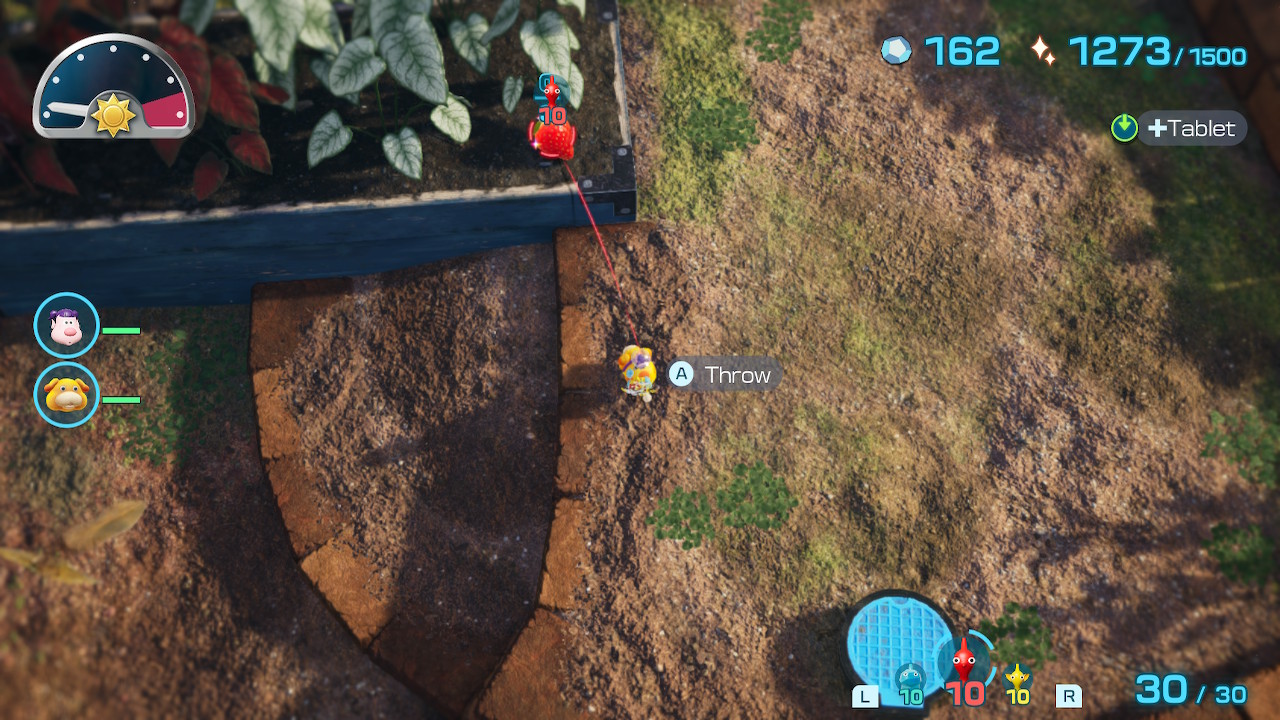Click the sun day-progress gauge

[x=113, y=90]
